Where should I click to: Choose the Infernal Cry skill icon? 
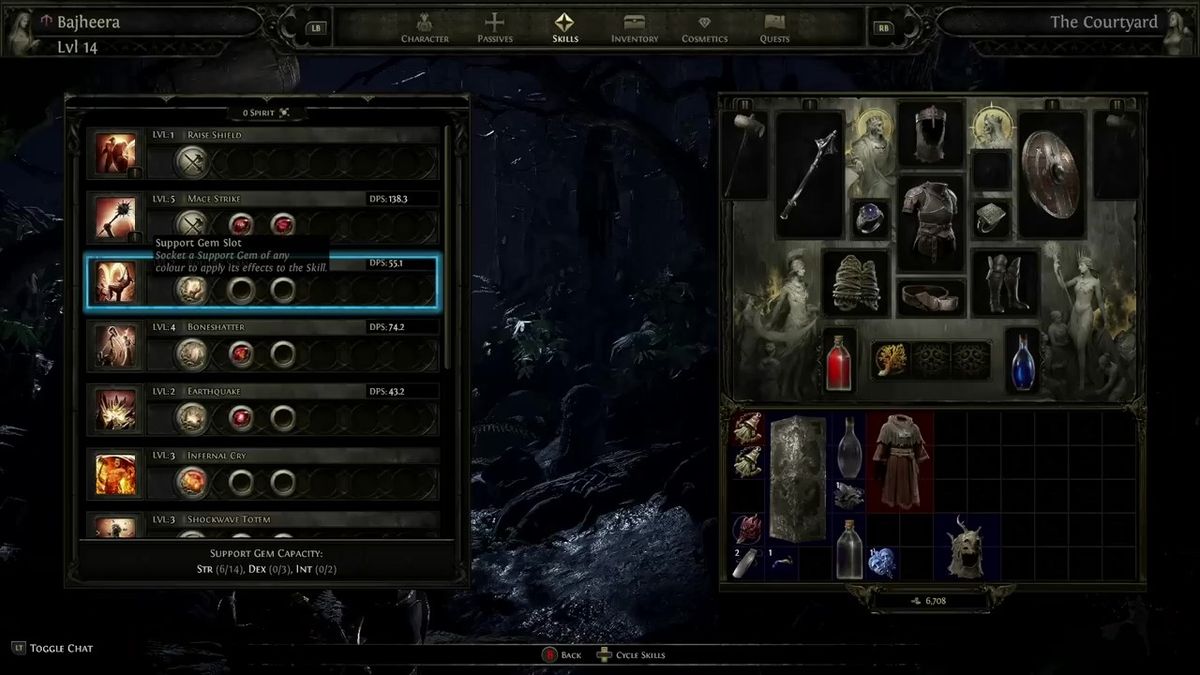(x=116, y=474)
